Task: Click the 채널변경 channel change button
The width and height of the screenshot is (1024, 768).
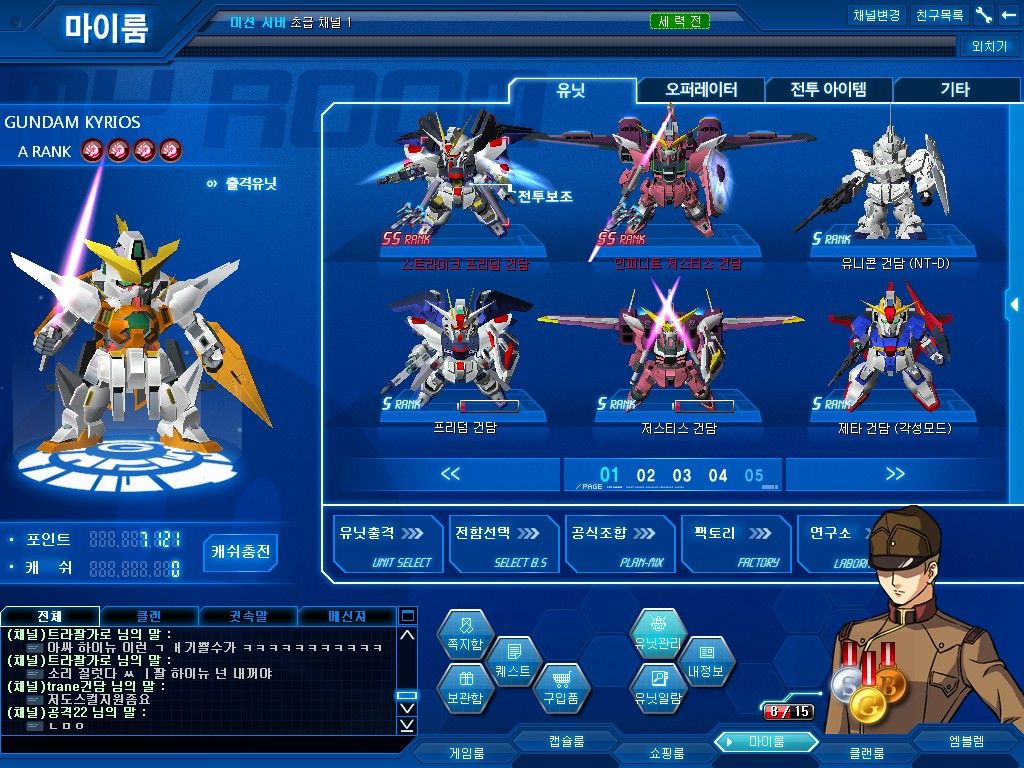Action: 876,16
